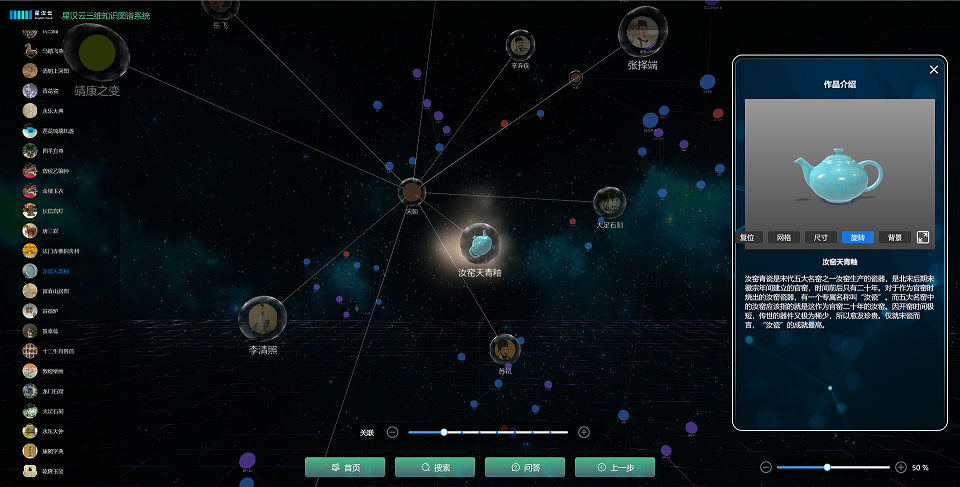Decrease 关联 level with the minus button
Viewport: 960px width, 487px height.
pos(392,432)
